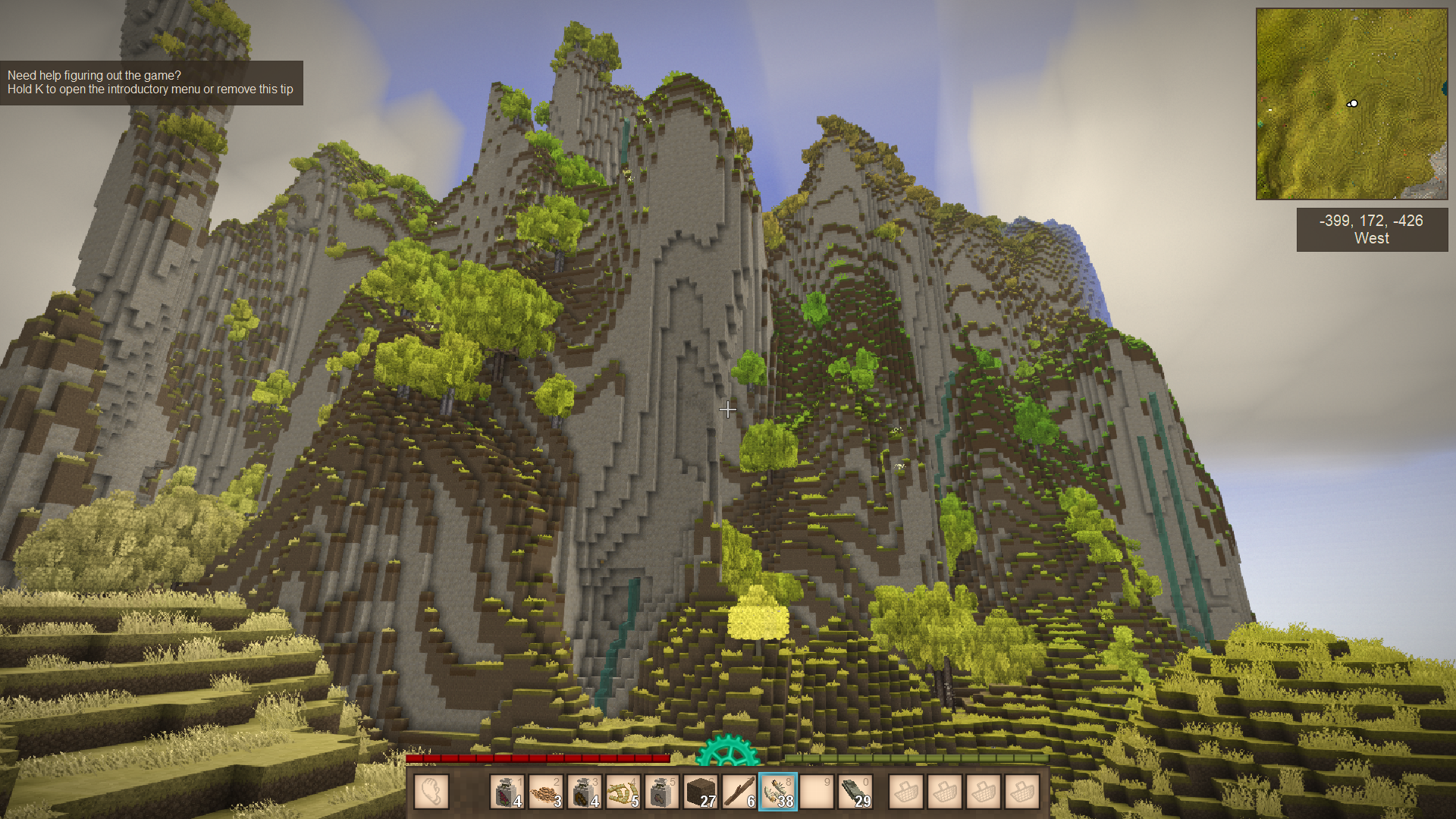Select the stack of 29 in slot 0
Image resolution: width=1456 pixels, height=819 pixels.
tap(855, 792)
